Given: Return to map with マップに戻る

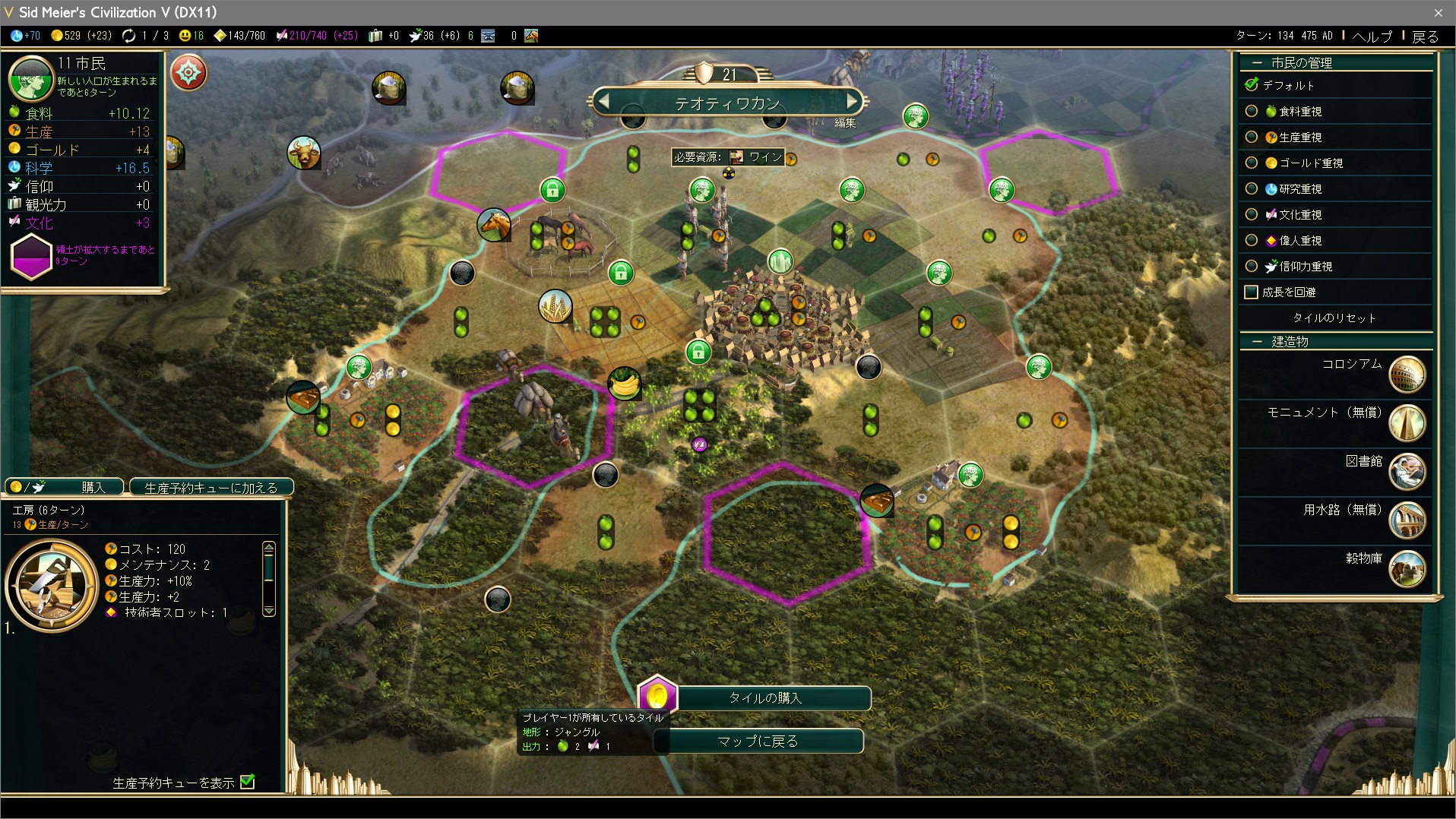Looking at the screenshot, I should click(758, 741).
